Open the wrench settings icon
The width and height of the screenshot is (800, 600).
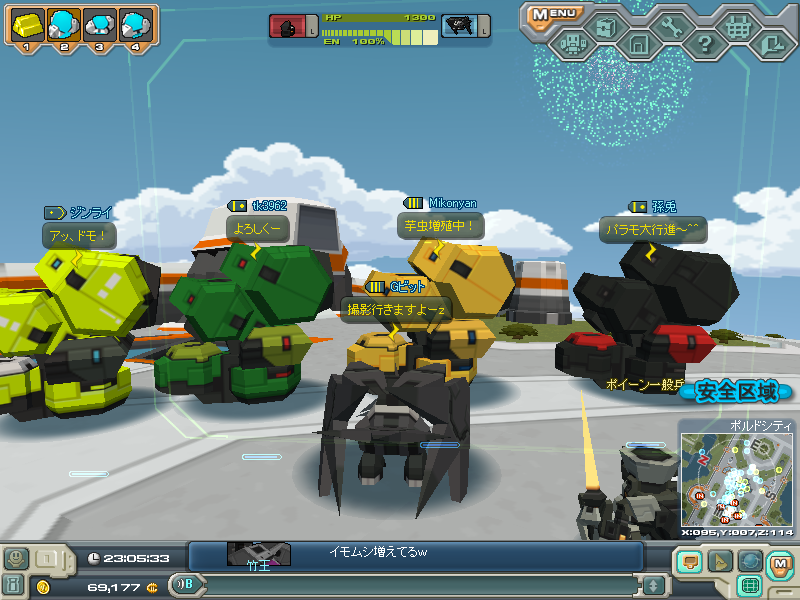(x=671, y=28)
